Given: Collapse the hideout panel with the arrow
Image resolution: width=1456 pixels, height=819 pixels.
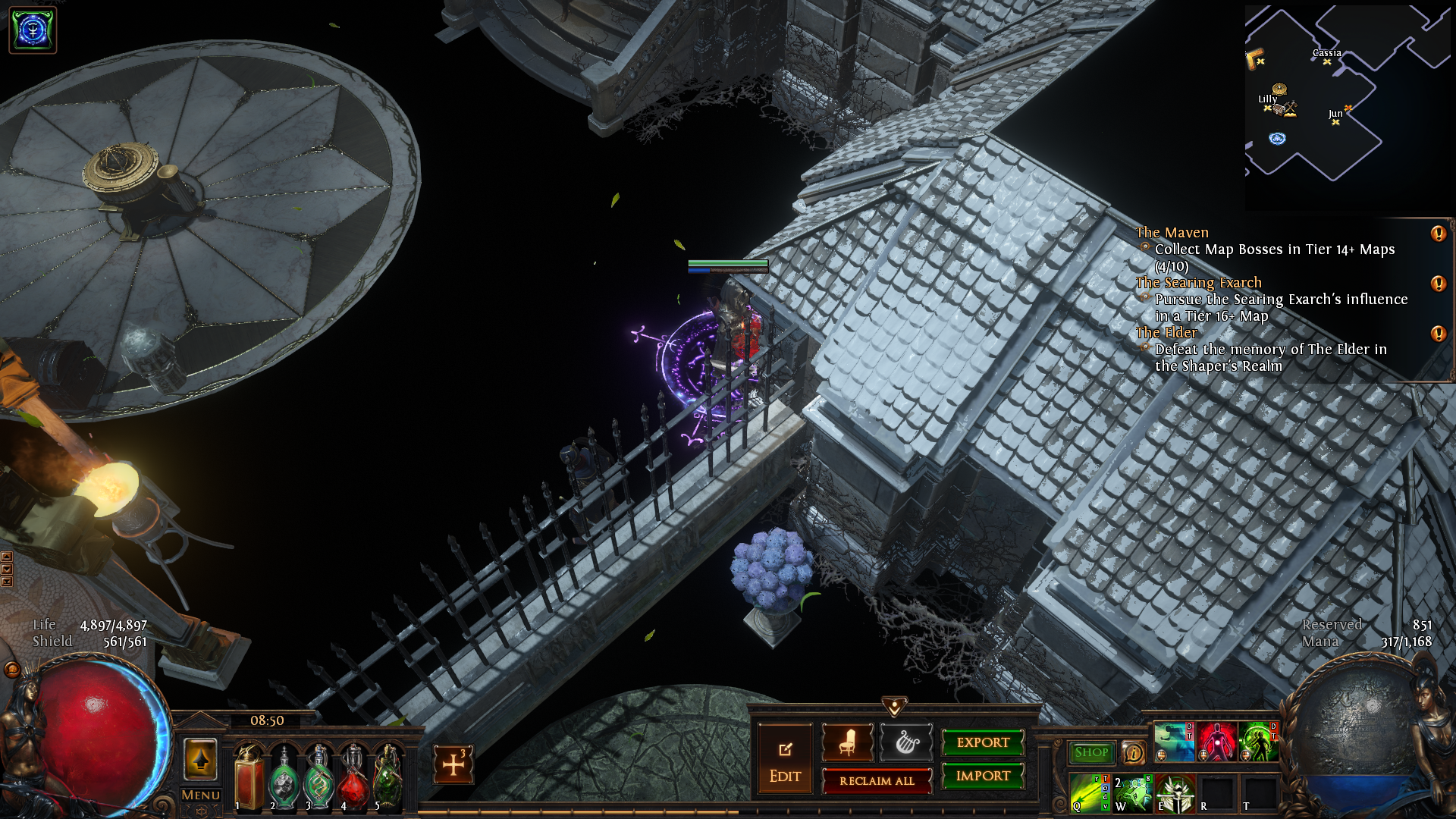Looking at the screenshot, I should (895, 707).
